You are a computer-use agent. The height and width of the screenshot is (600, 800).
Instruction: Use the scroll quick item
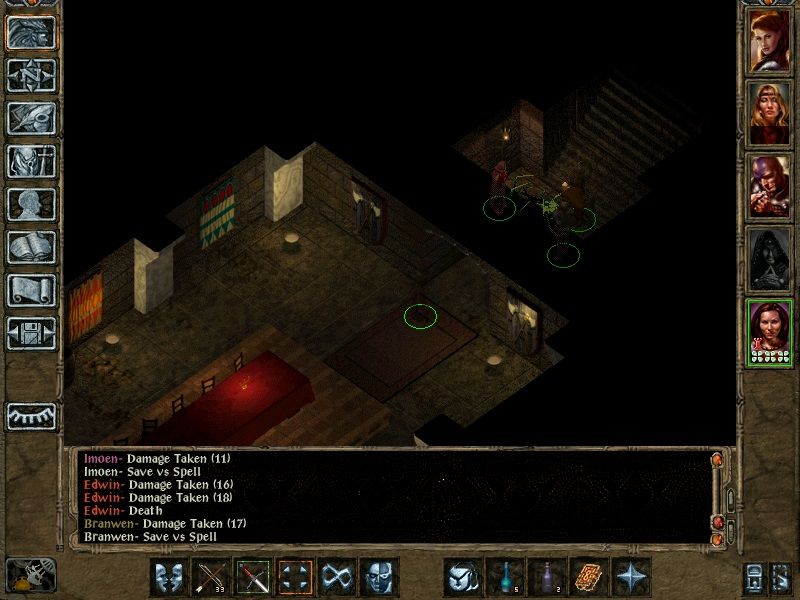coord(590,577)
